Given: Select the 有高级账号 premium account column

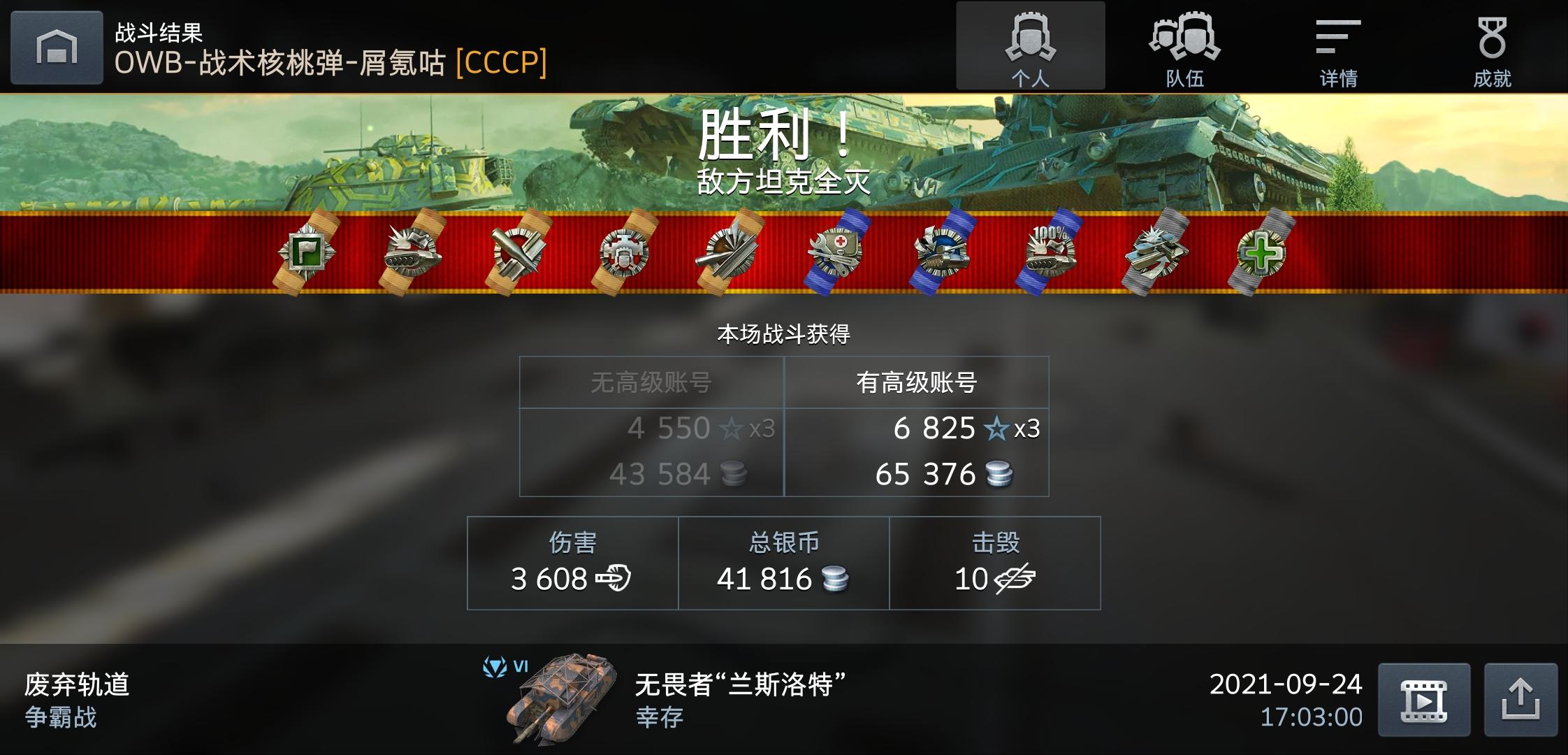Looking at the screenshot, I should (917, 381).
